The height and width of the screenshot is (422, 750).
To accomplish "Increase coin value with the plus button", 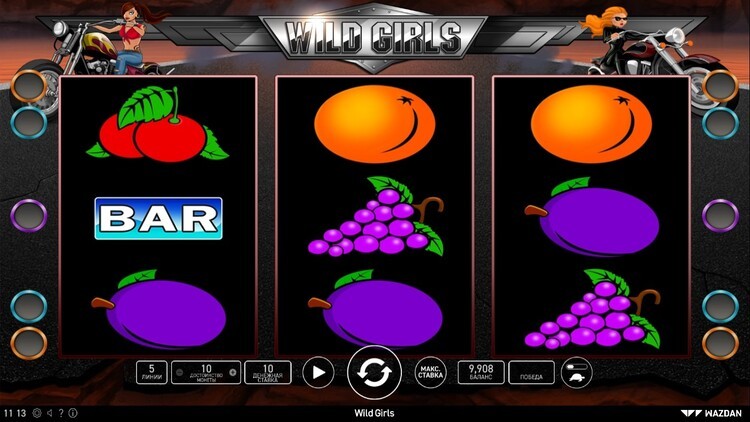I will pyautogui.click(x=233, y=373).
